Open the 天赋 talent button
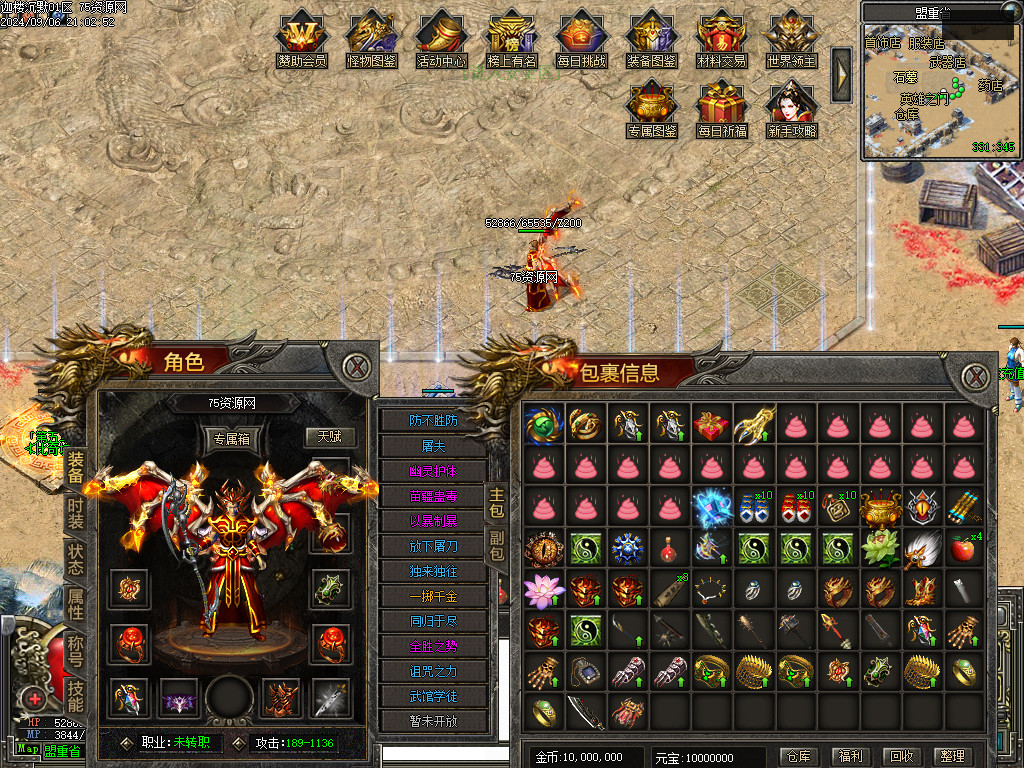This screenshot has width=1024, height=768. point(330,437)
